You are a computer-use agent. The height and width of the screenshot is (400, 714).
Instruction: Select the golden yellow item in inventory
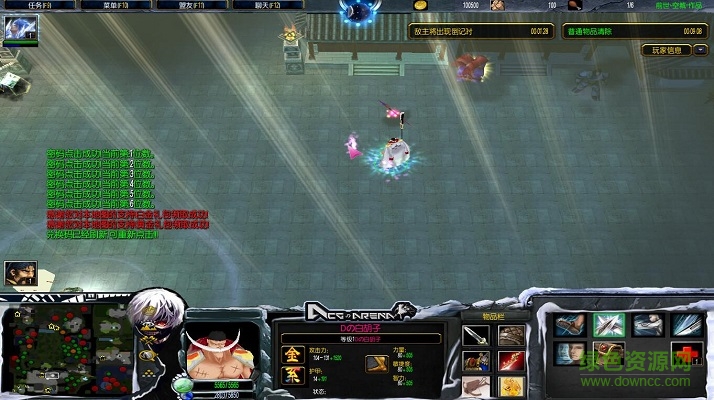[x=511, y=384]
